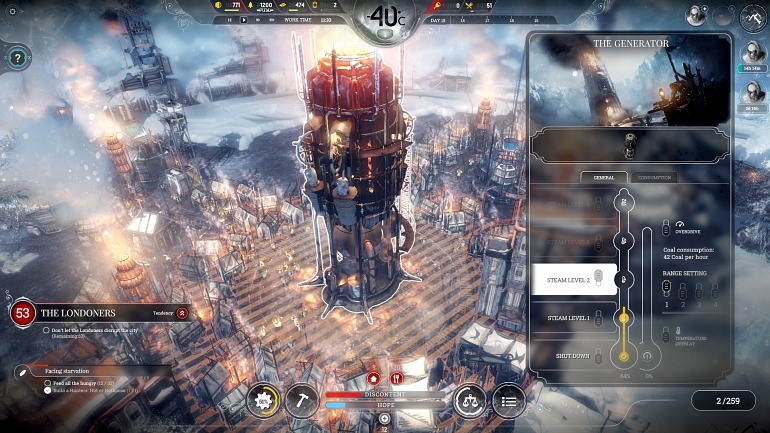Open the frostland mountain map button
This screenshot has width=770, height=433.
(752, 17)
